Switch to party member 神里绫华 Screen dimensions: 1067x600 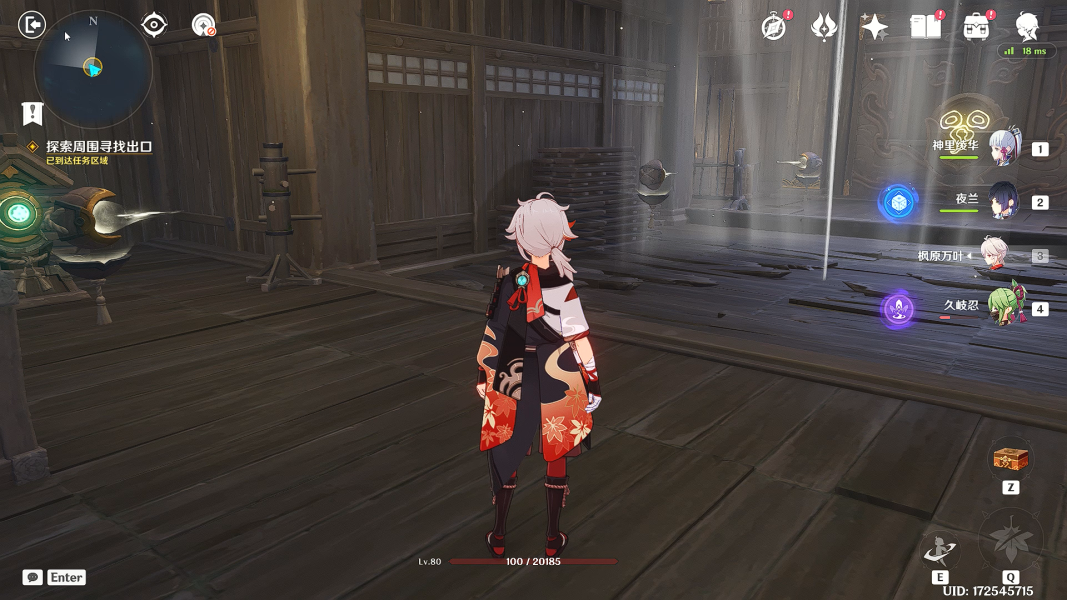(1003, 148)
